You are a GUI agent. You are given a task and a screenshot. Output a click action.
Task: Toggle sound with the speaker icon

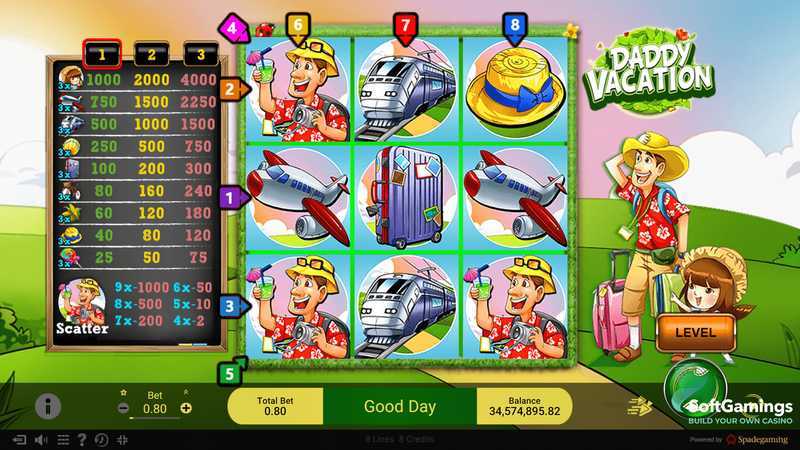point(41,439)
